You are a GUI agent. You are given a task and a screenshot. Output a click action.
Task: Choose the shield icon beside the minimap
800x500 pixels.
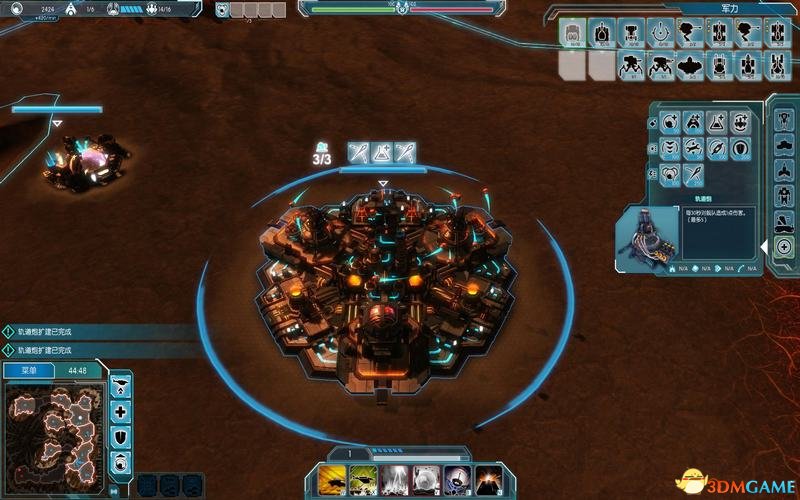pos(121,437)
